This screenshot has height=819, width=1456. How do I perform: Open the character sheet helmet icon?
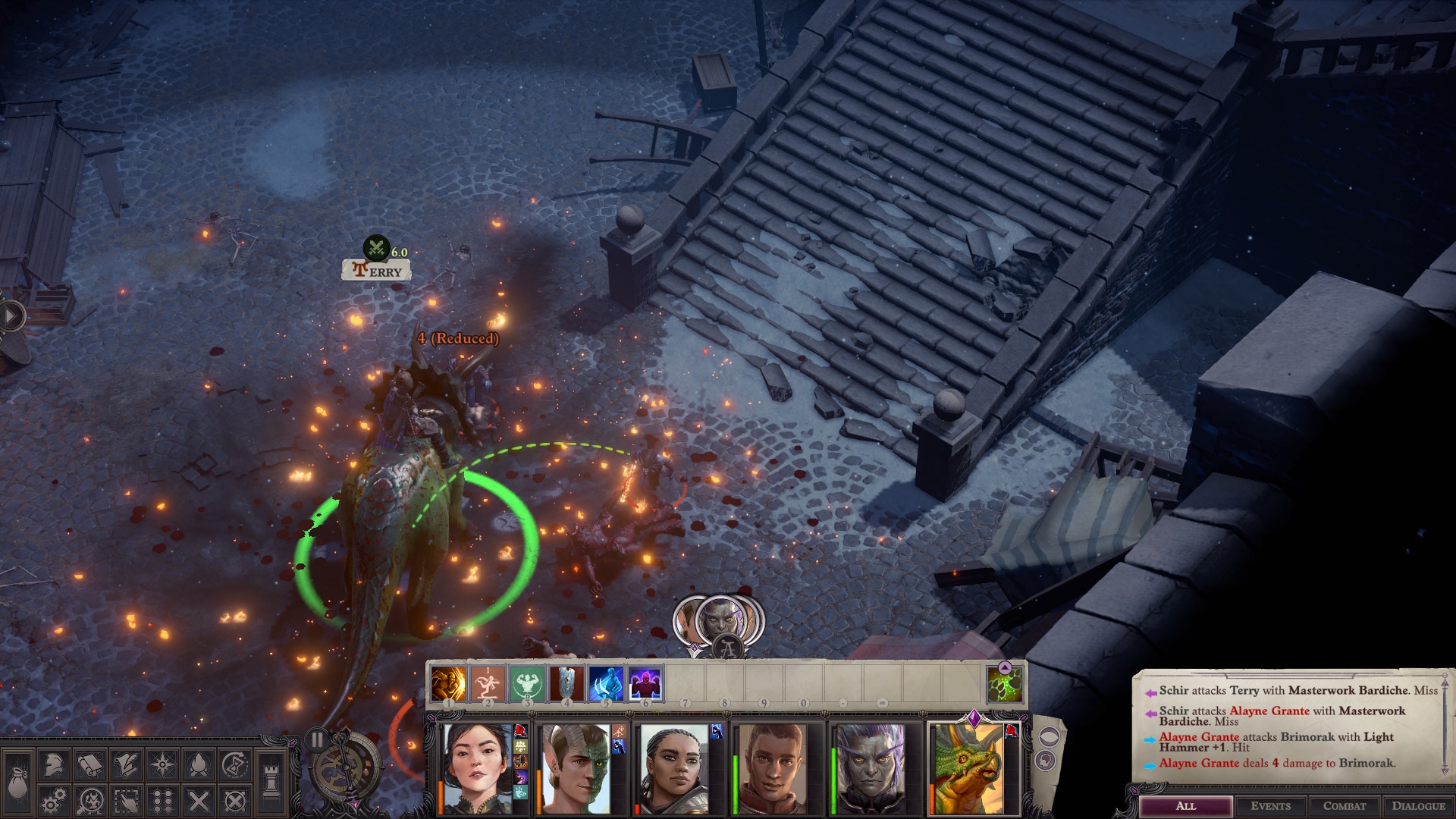point(53,765)
